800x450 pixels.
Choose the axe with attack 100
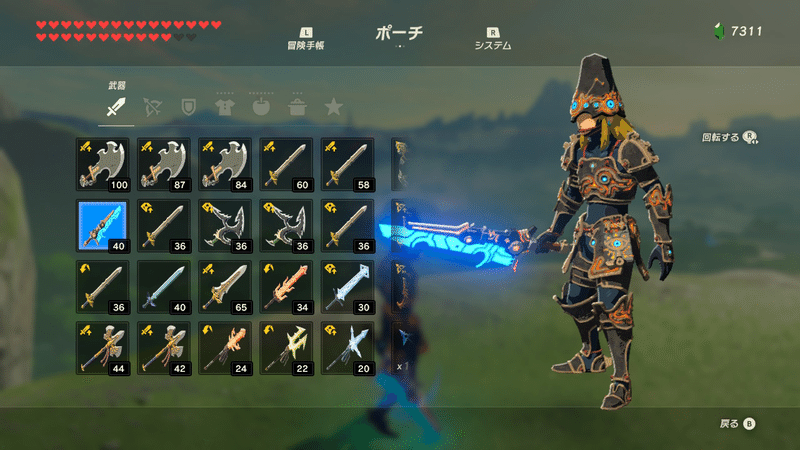[x=104, y=164]
